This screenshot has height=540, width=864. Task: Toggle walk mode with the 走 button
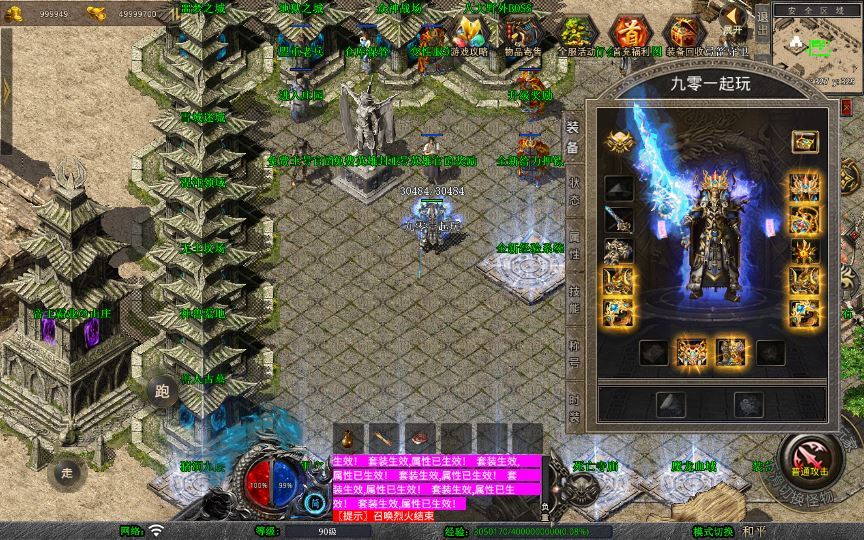67,472
